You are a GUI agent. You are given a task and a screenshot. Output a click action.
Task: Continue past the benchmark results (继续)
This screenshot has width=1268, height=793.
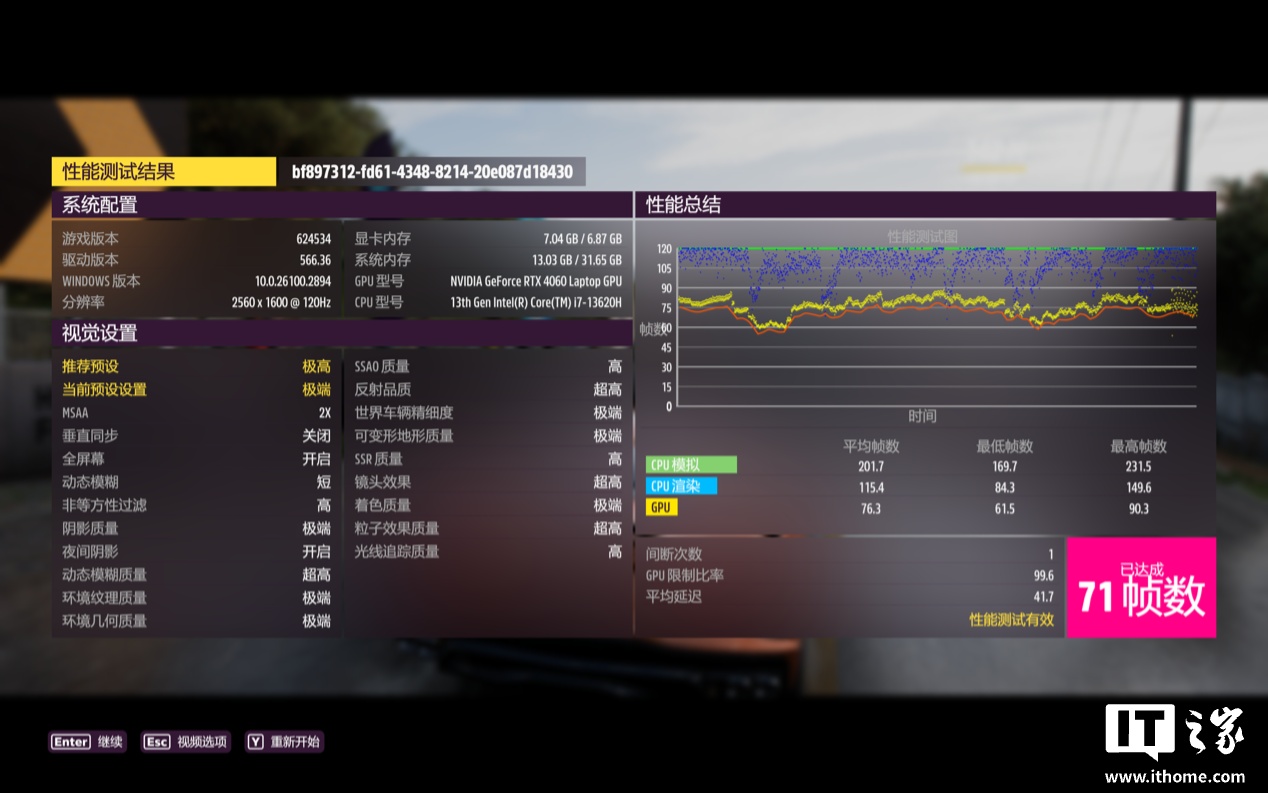click(88, 742)
